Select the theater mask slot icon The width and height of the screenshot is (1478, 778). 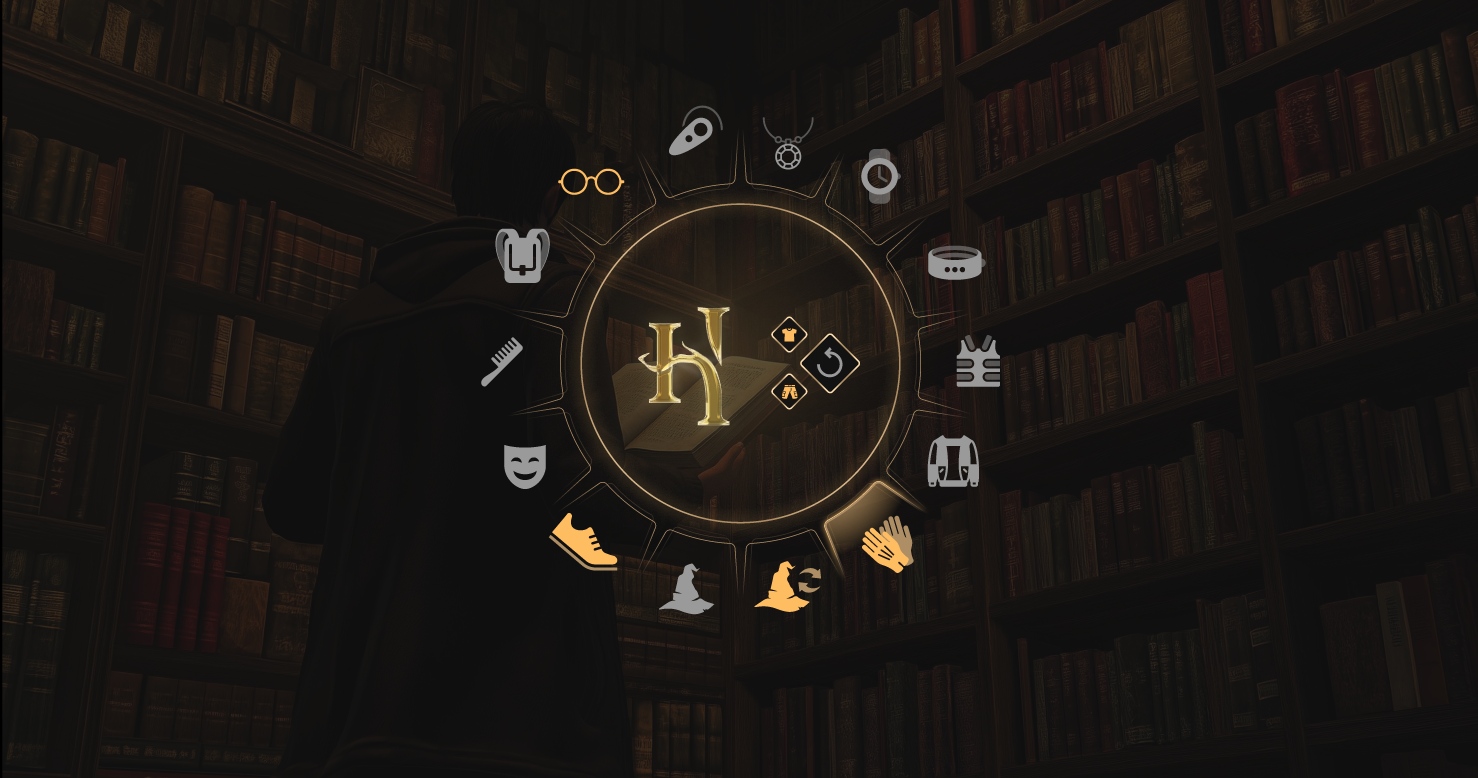(525, 462)
